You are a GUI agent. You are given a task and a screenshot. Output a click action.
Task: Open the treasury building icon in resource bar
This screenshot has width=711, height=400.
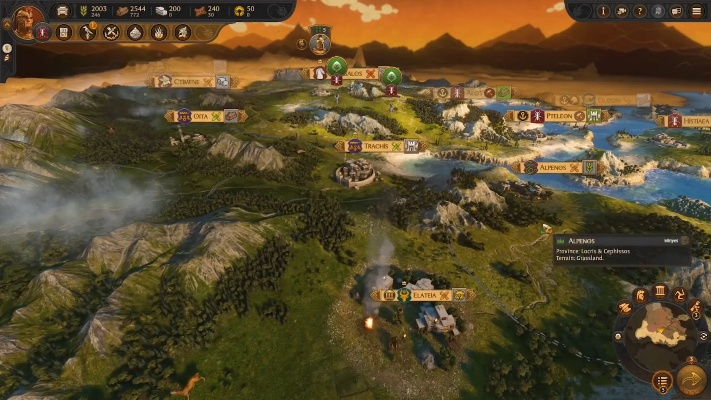63,11
